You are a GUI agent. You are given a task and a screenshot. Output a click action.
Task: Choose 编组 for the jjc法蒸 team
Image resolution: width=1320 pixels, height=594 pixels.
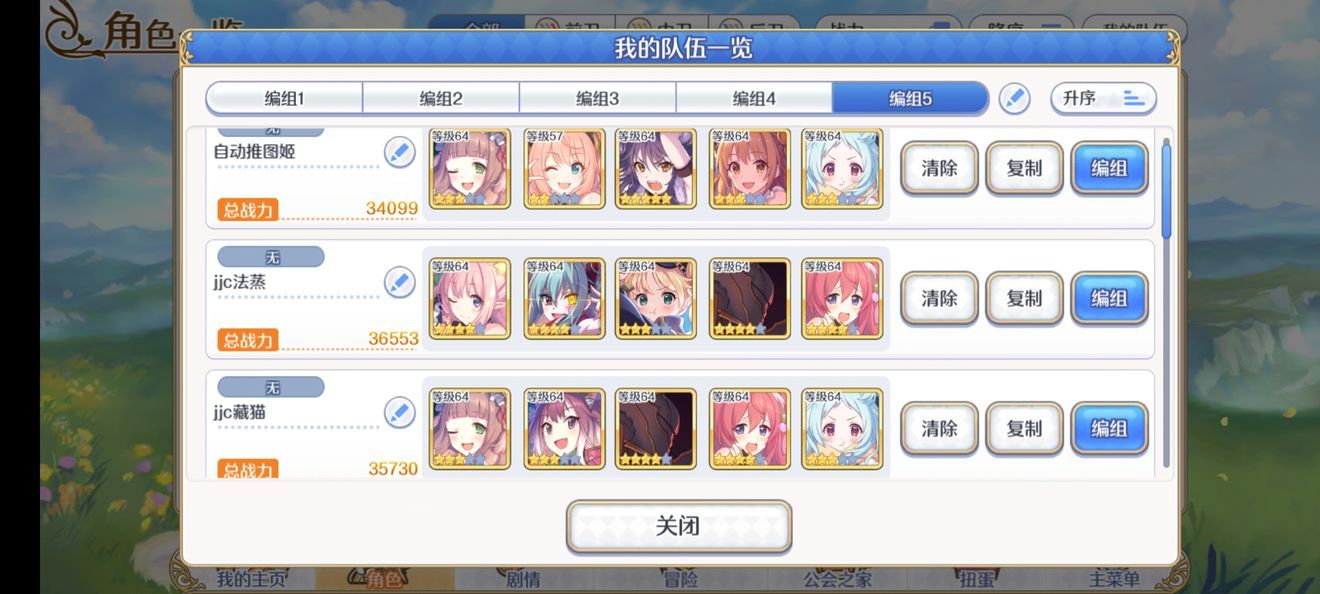click(x=1109, y=298)
